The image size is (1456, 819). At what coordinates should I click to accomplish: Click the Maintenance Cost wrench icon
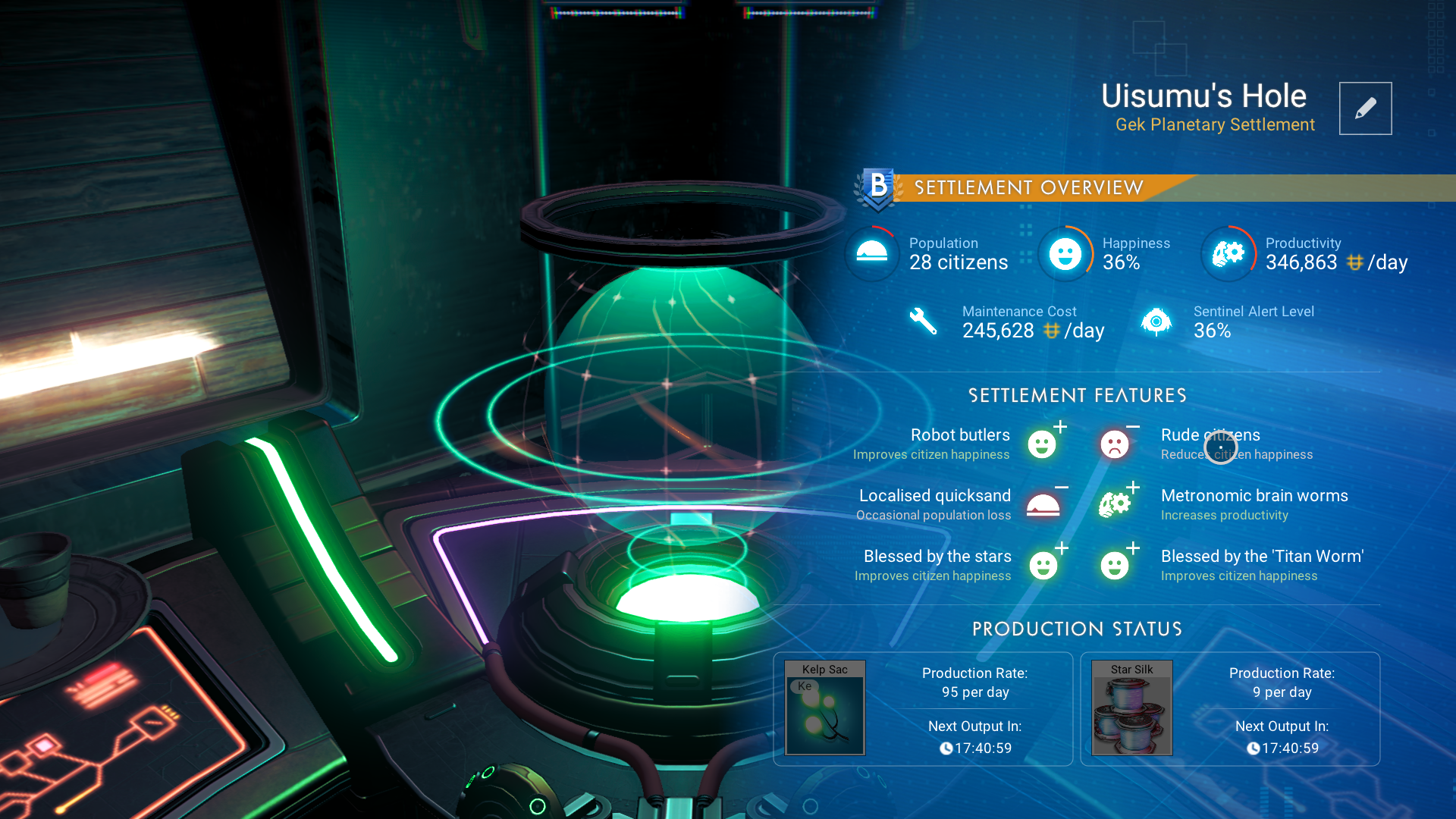(x=924, y=321)
